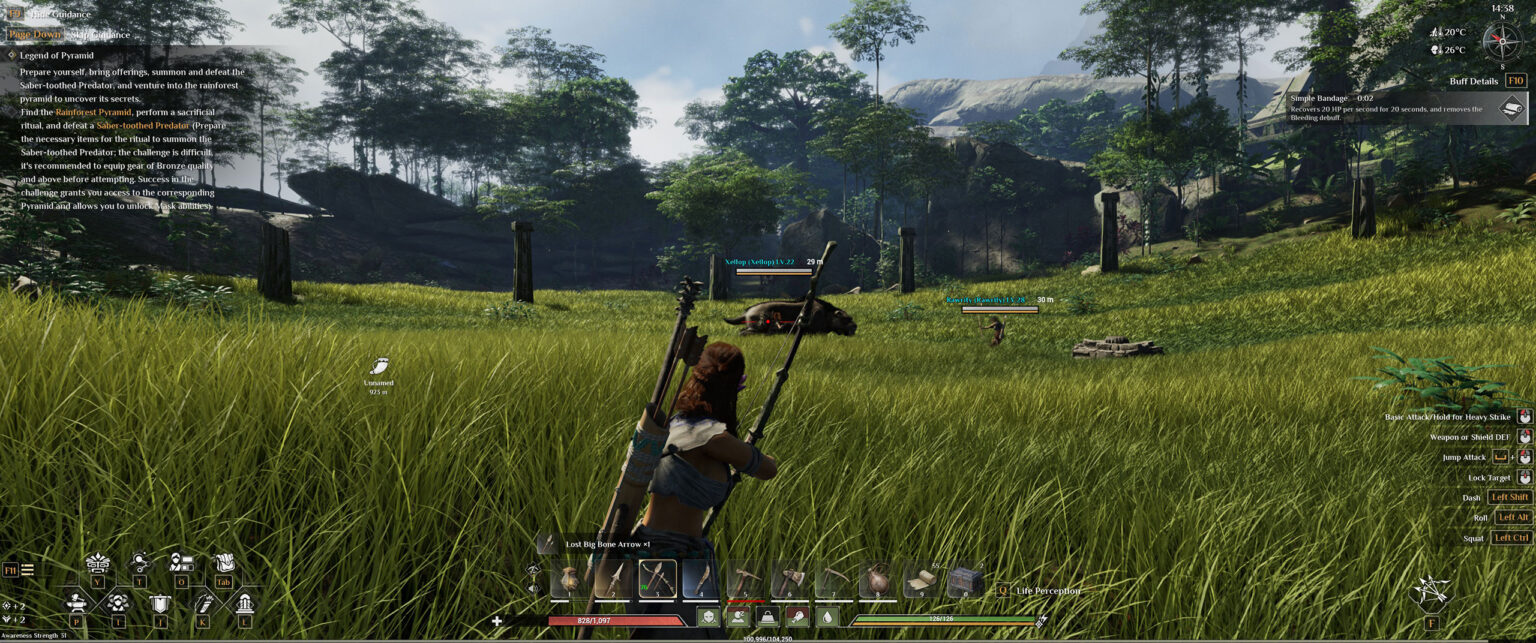The width and height of the screenshot is (1536, 643).
Task: Select the sickle in hotbar slot 7
Action: click(832, 580)
